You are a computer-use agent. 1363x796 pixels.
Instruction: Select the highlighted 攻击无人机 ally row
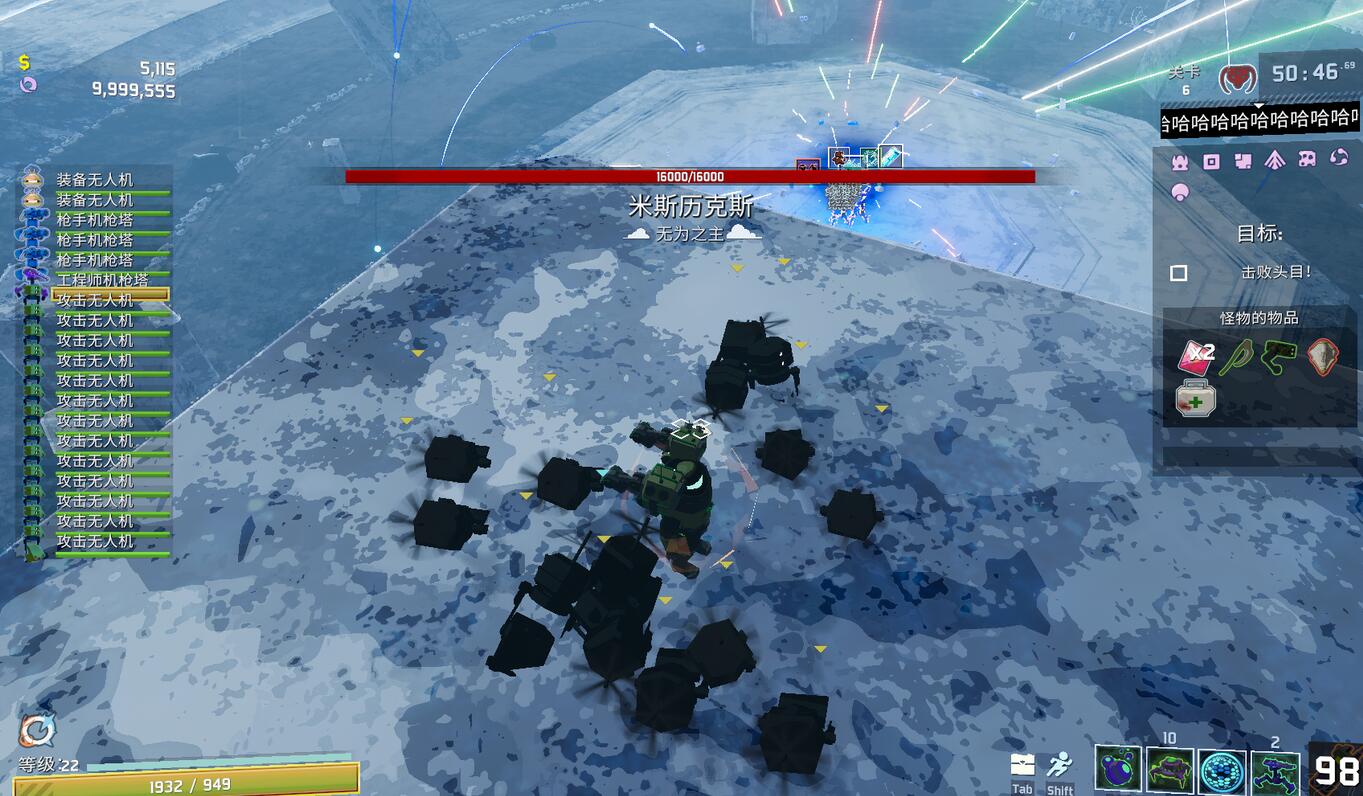(x=100, y=299)
